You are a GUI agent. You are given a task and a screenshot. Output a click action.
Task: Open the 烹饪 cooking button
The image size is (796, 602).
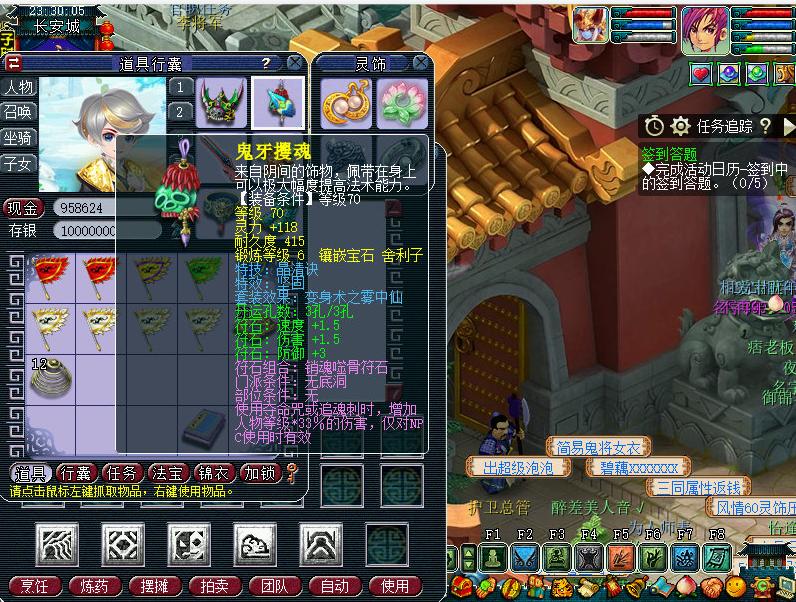pyautogui.click(x=35, y=586)
